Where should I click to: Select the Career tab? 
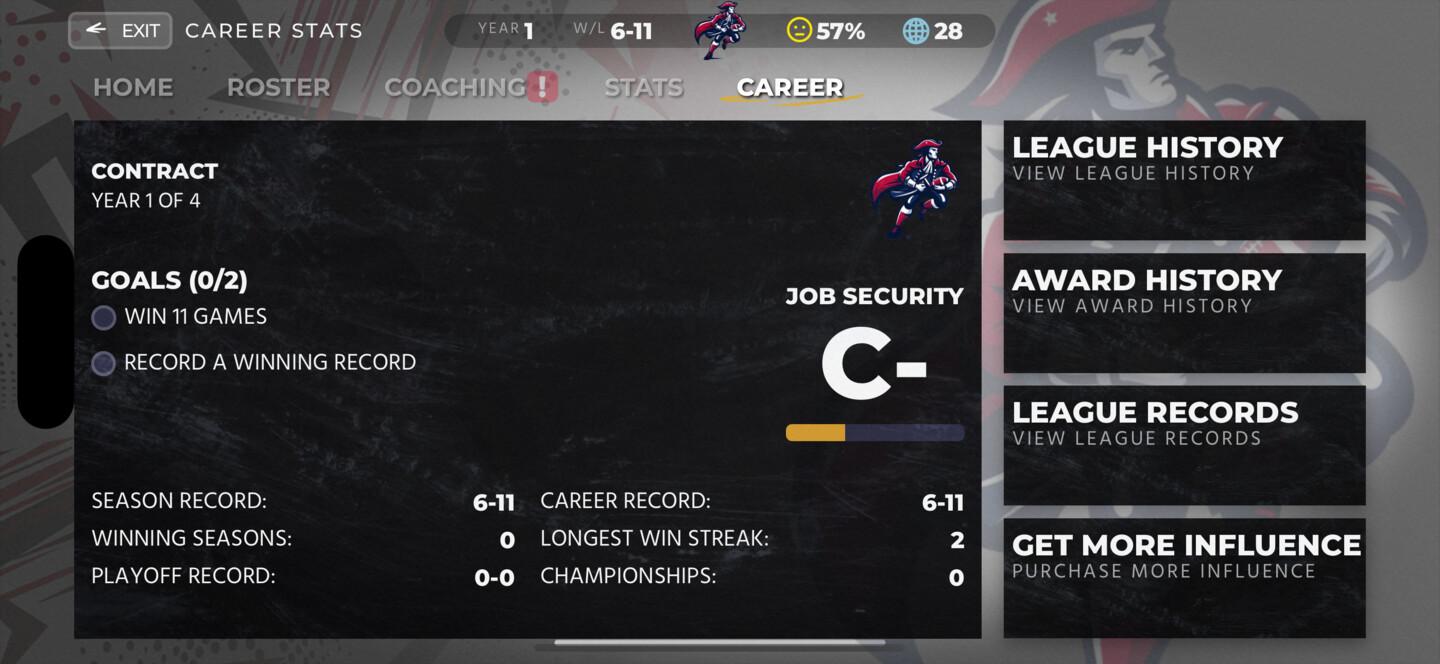[789, 88]
